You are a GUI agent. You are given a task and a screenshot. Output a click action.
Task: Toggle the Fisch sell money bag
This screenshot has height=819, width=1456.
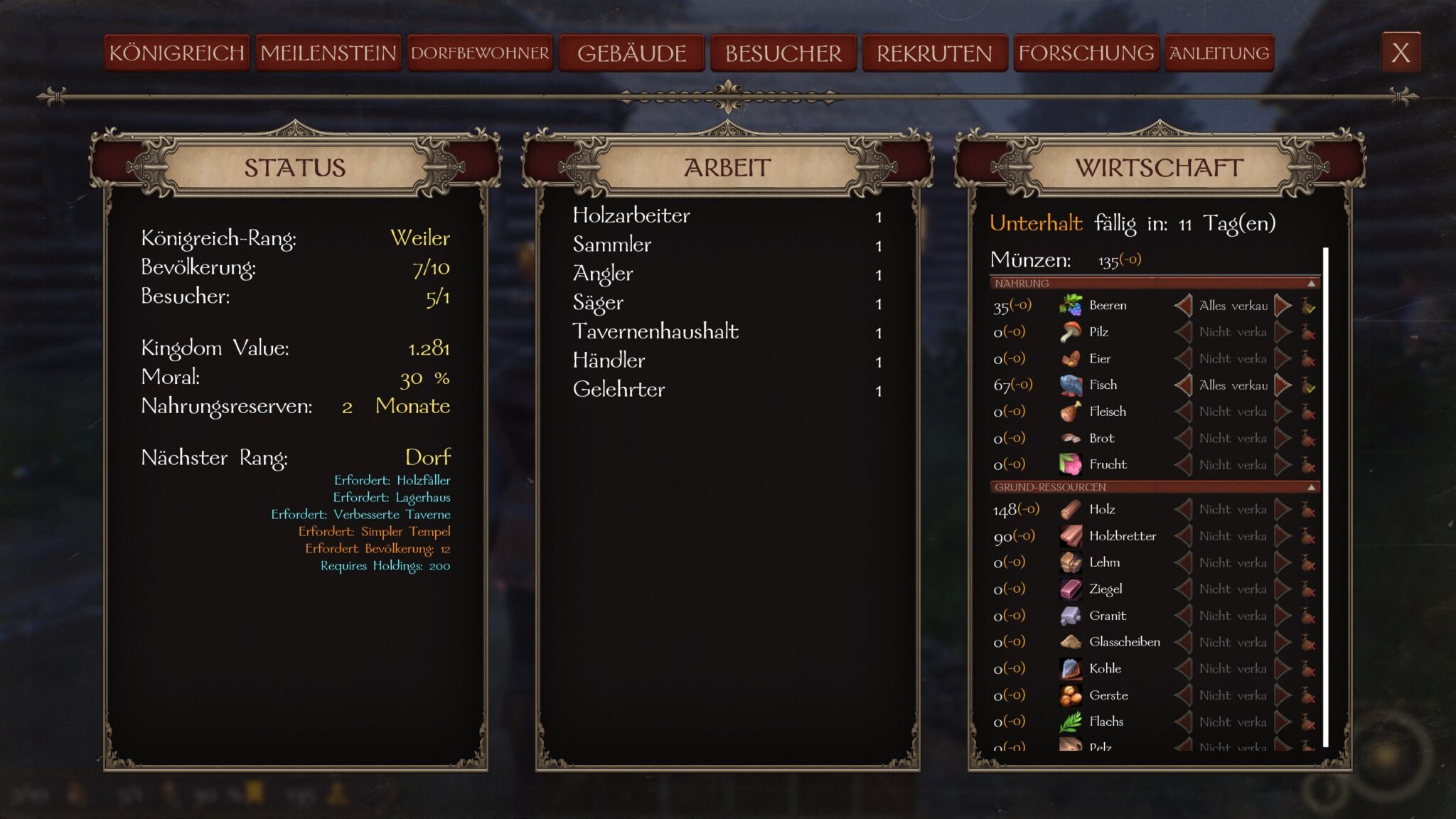pyautogui.click(x=1308, y=385)
